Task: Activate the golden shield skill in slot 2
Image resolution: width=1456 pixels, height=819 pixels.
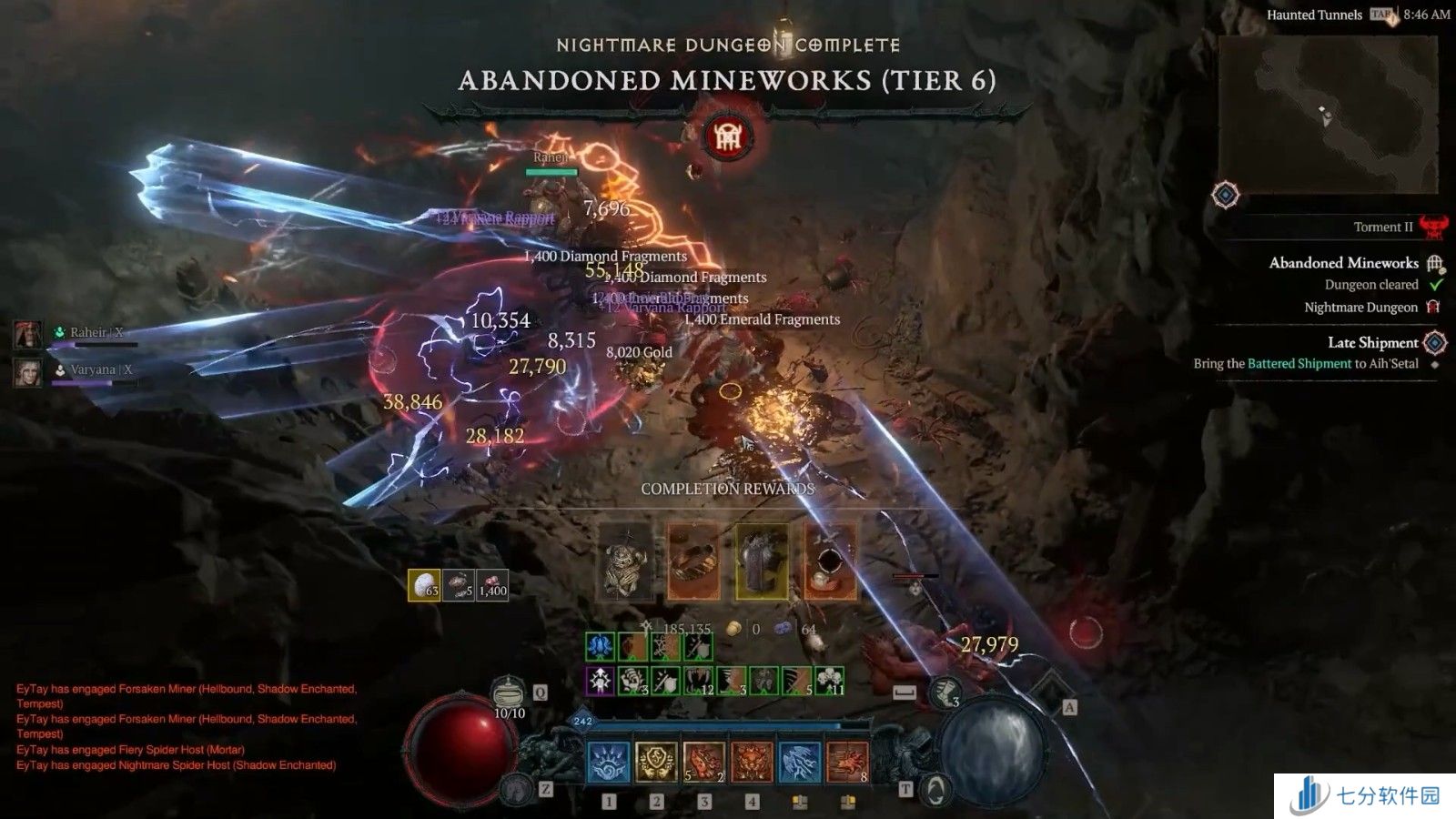Action: (x=656, y=762)
